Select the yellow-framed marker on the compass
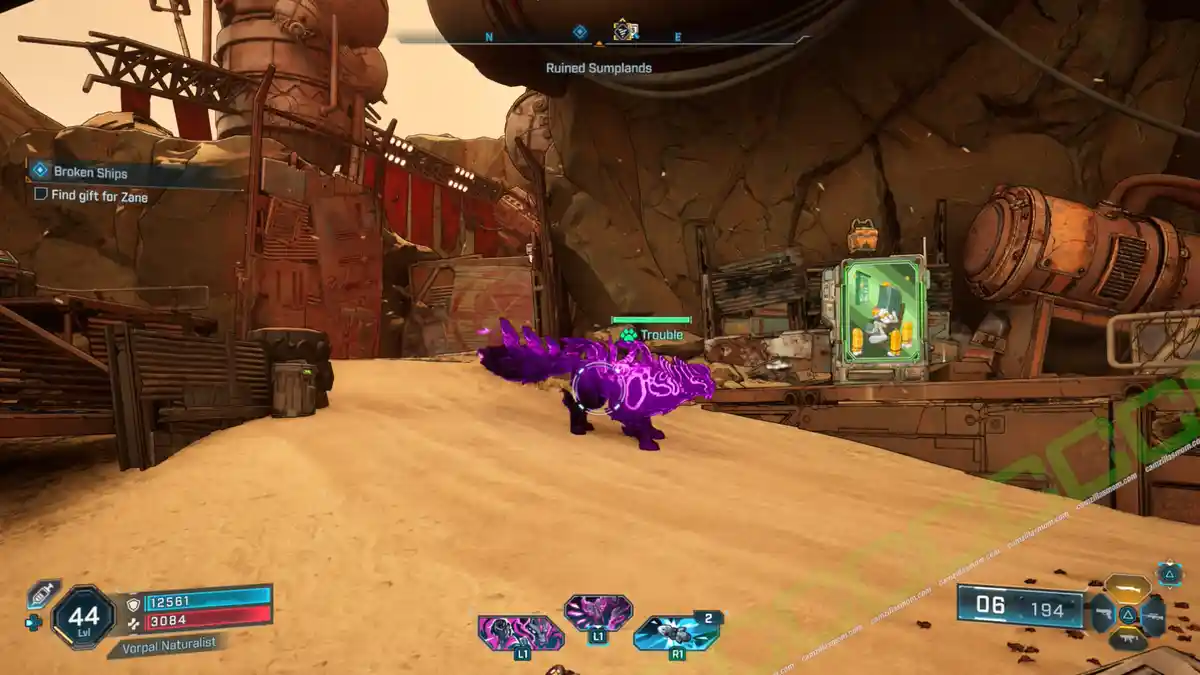Screen dimensions: 1200x675 625,30
